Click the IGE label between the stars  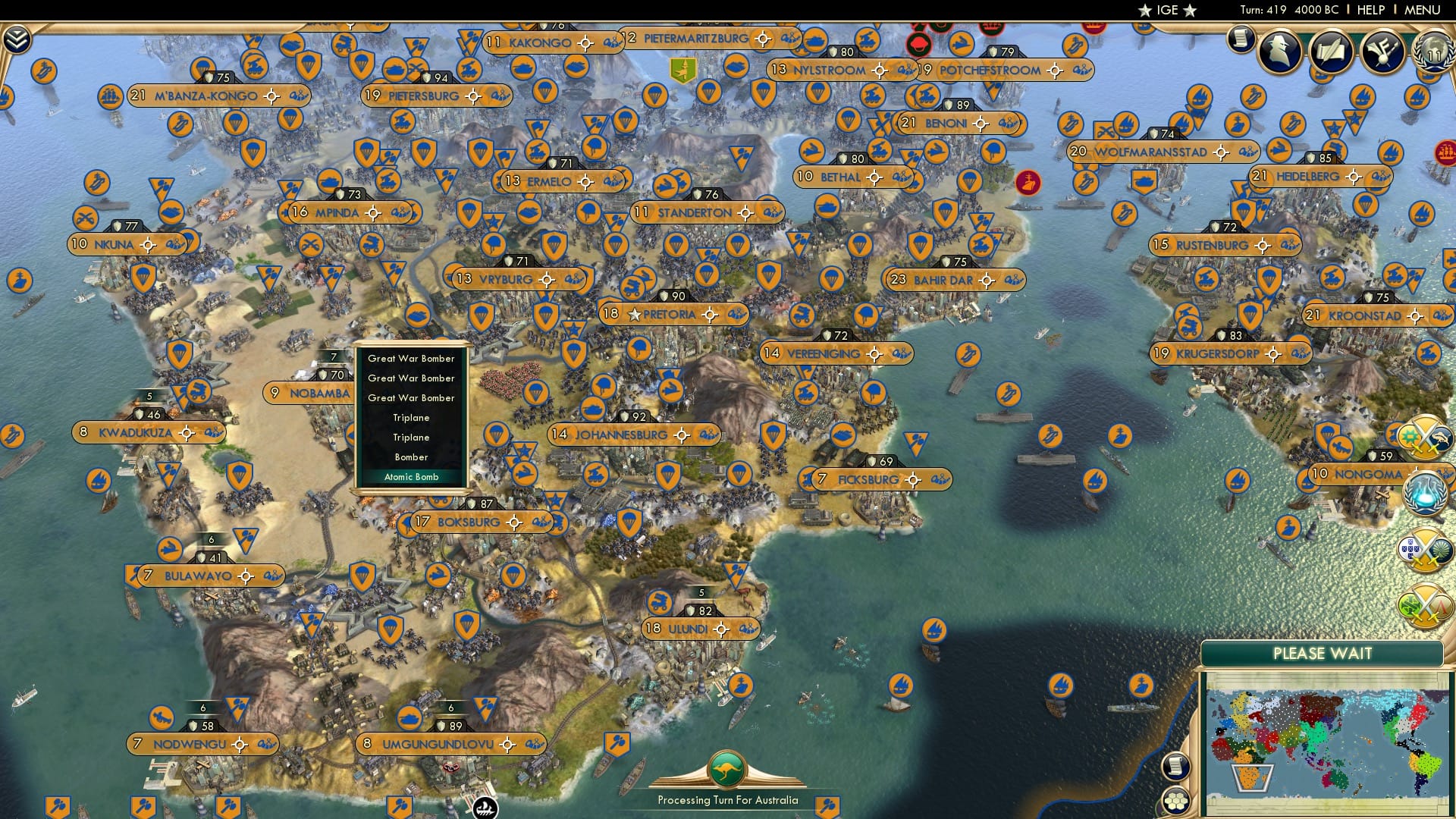1168,11
